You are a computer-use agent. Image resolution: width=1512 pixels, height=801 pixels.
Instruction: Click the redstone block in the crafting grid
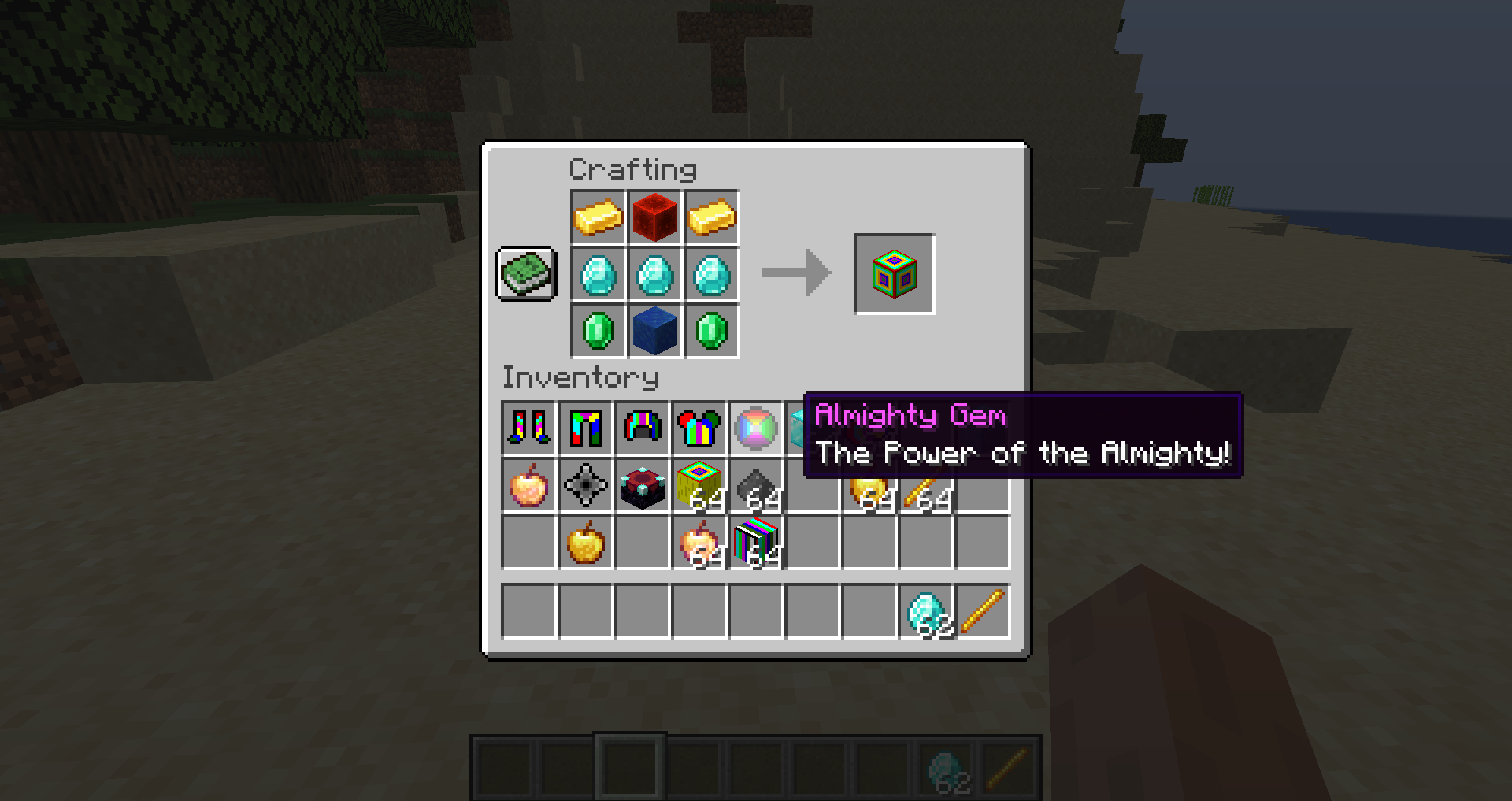[654, 217]
